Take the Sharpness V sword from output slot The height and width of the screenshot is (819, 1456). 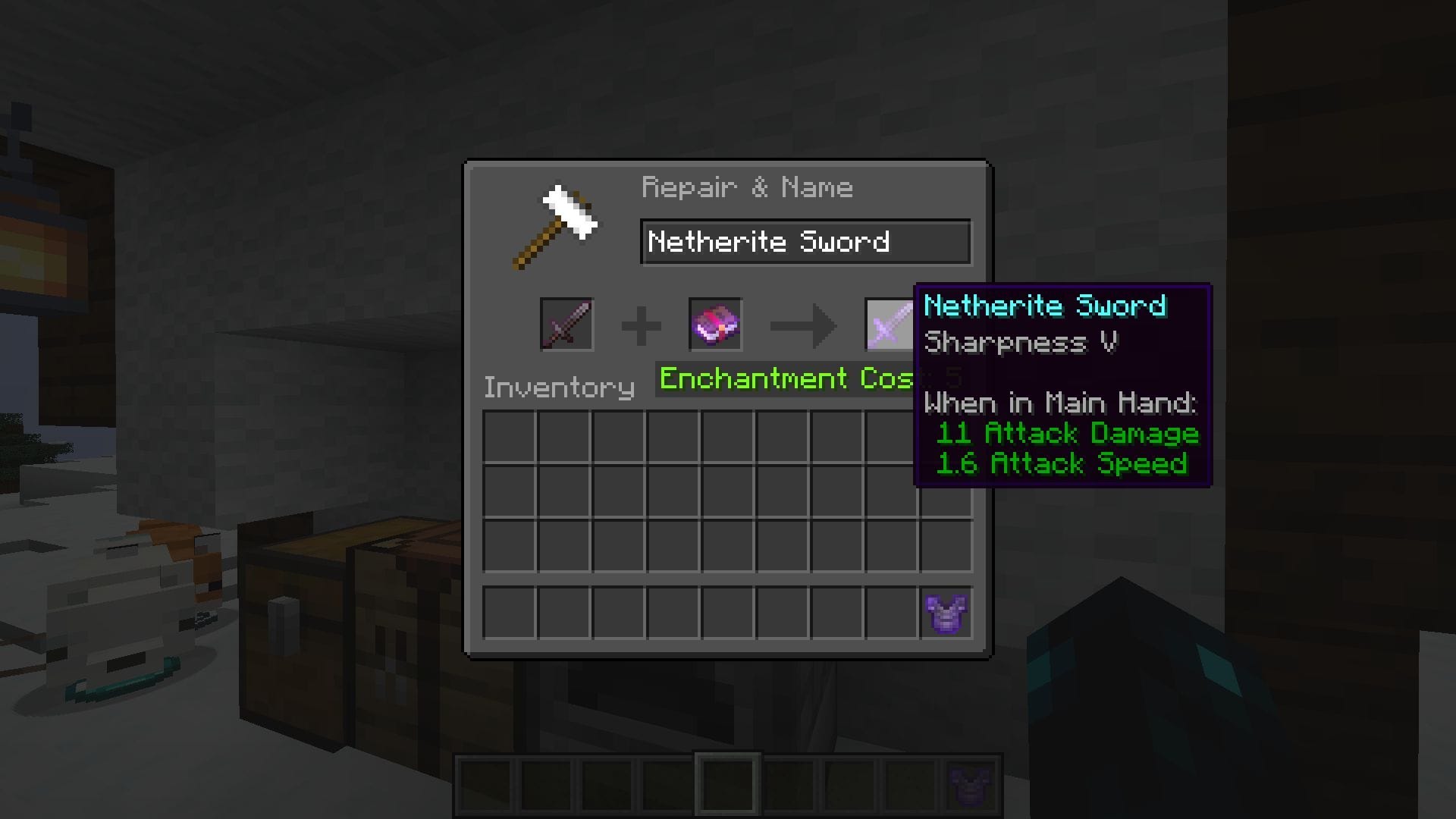(x=887, y=325)
